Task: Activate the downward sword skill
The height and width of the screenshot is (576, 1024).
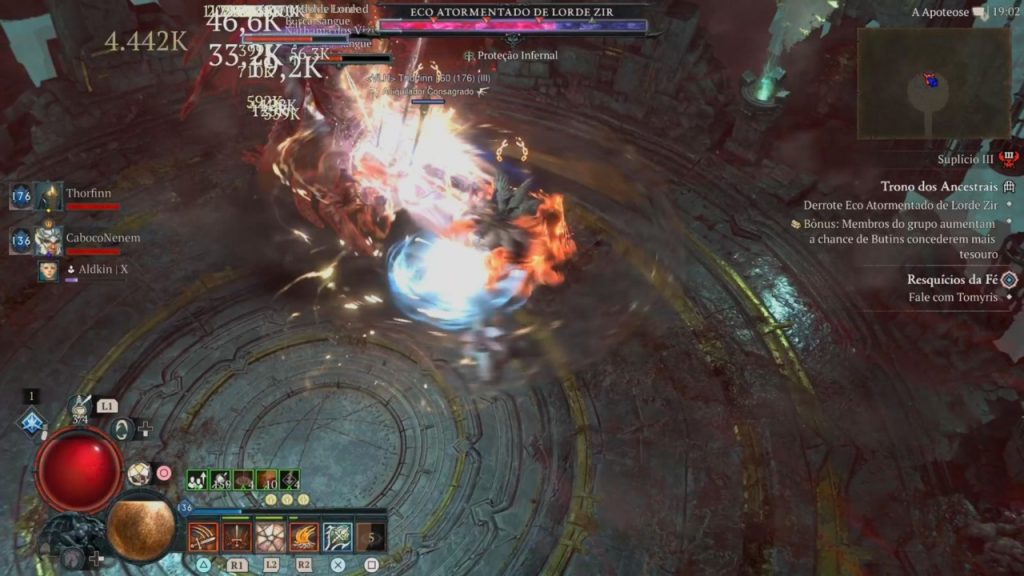Action: (x=237, y=537)
